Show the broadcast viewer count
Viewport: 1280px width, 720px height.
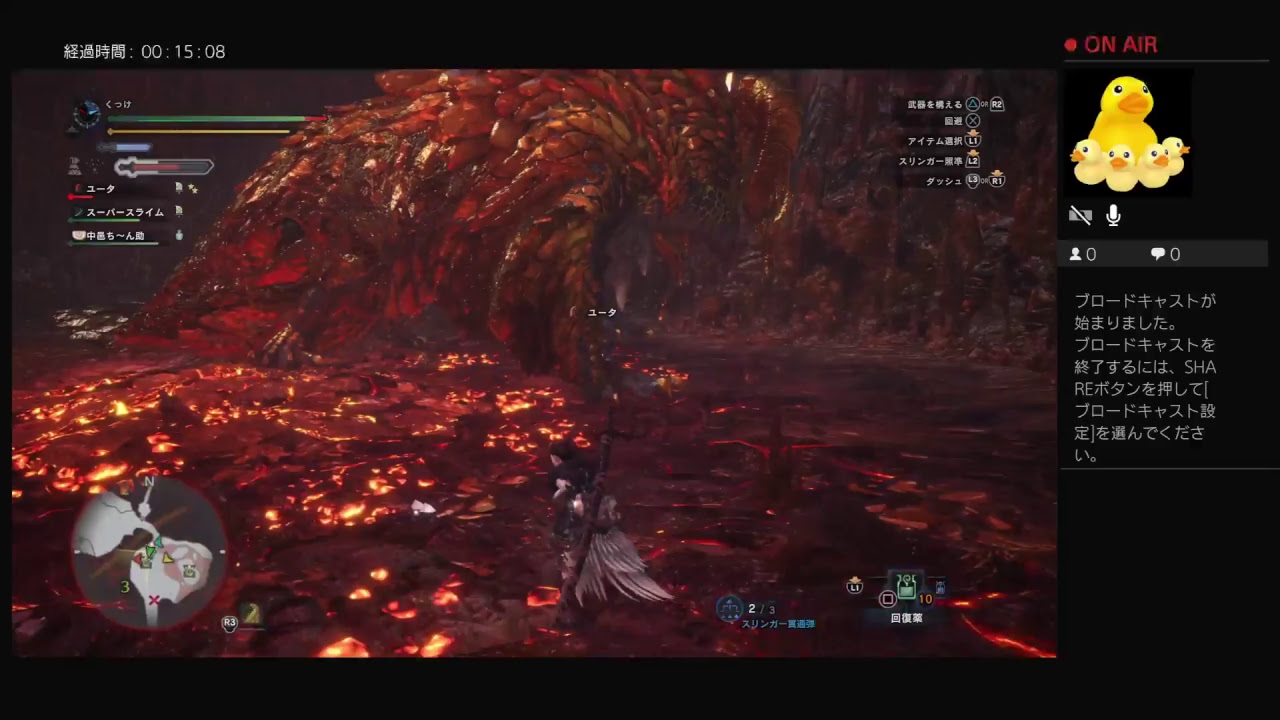point(1083,255)
